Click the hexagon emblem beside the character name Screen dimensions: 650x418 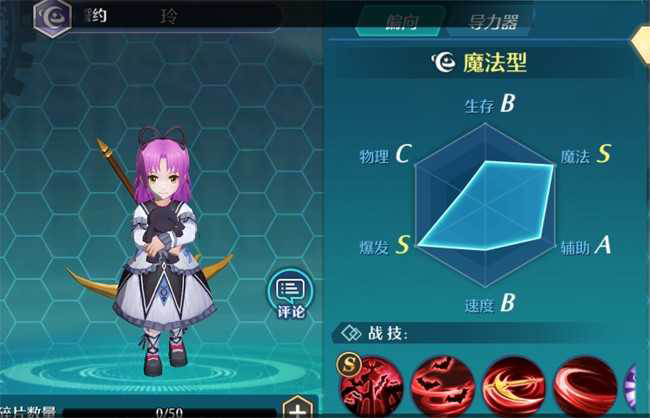tap(51, 17)
